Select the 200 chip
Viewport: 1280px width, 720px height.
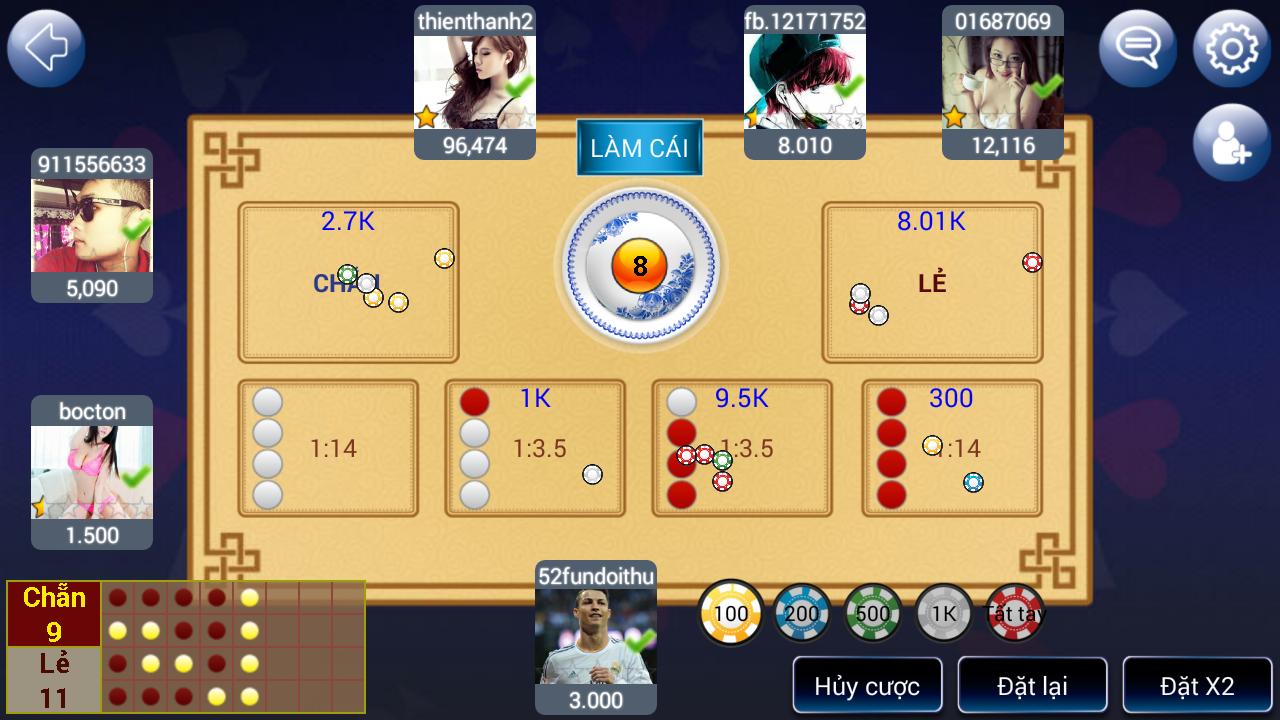[801, 613]
